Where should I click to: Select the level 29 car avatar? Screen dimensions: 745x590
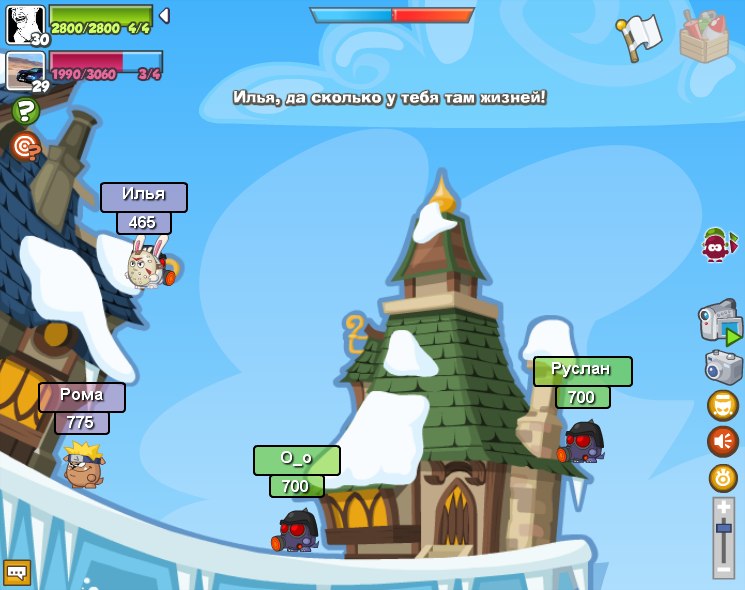pyautogui.click(x=25, y=71)
